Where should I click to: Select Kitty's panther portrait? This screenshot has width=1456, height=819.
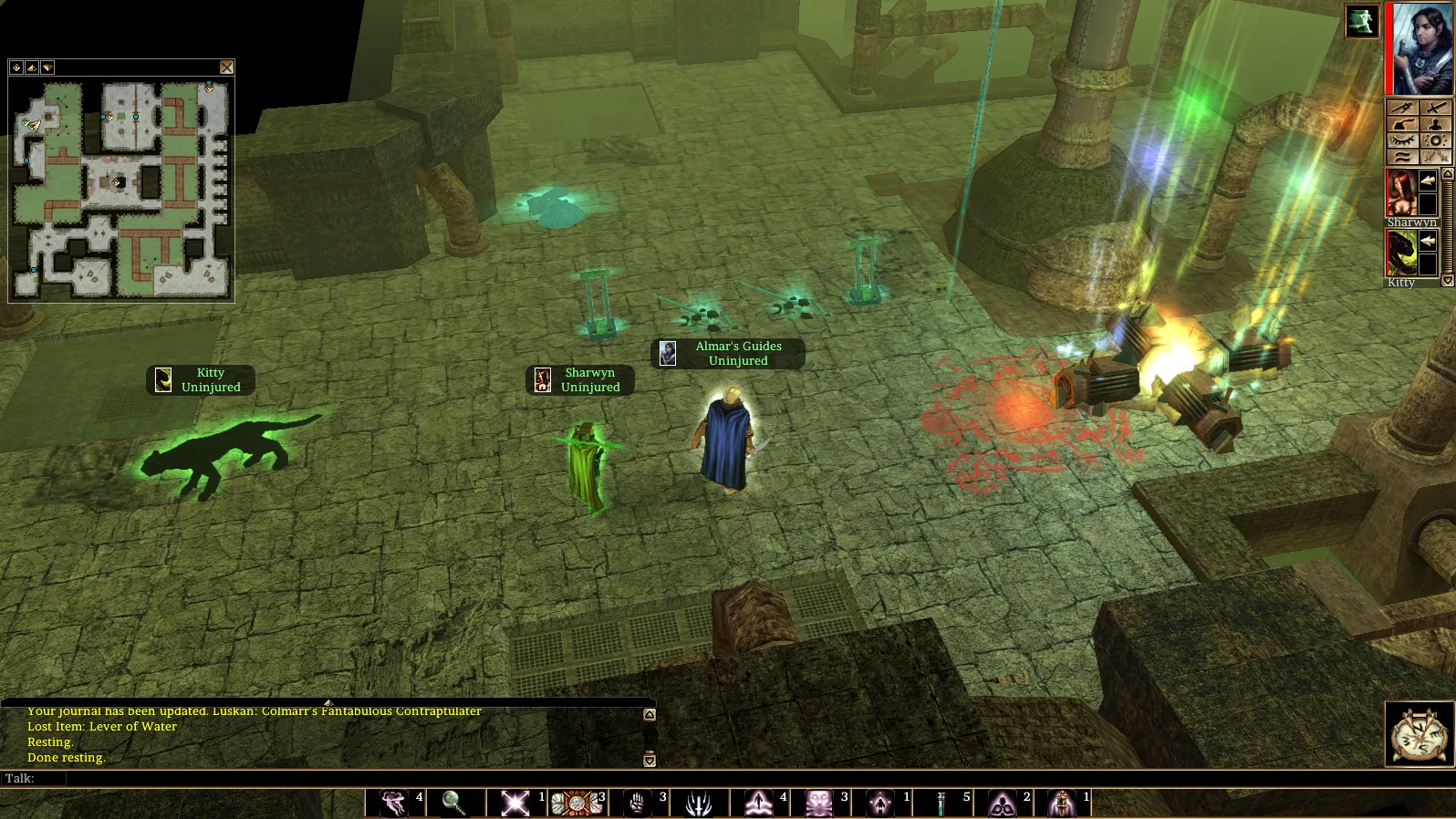(1401, 252)
